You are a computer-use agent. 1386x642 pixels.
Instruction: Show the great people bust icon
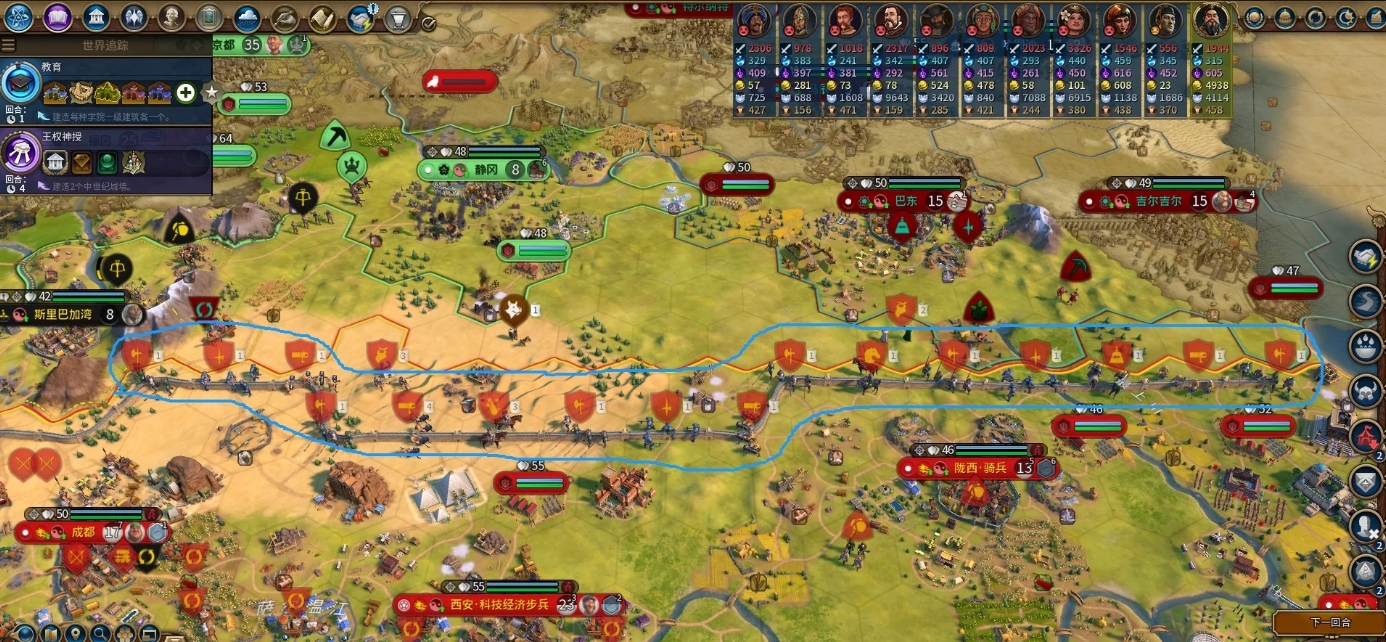[x=171, y=17]
